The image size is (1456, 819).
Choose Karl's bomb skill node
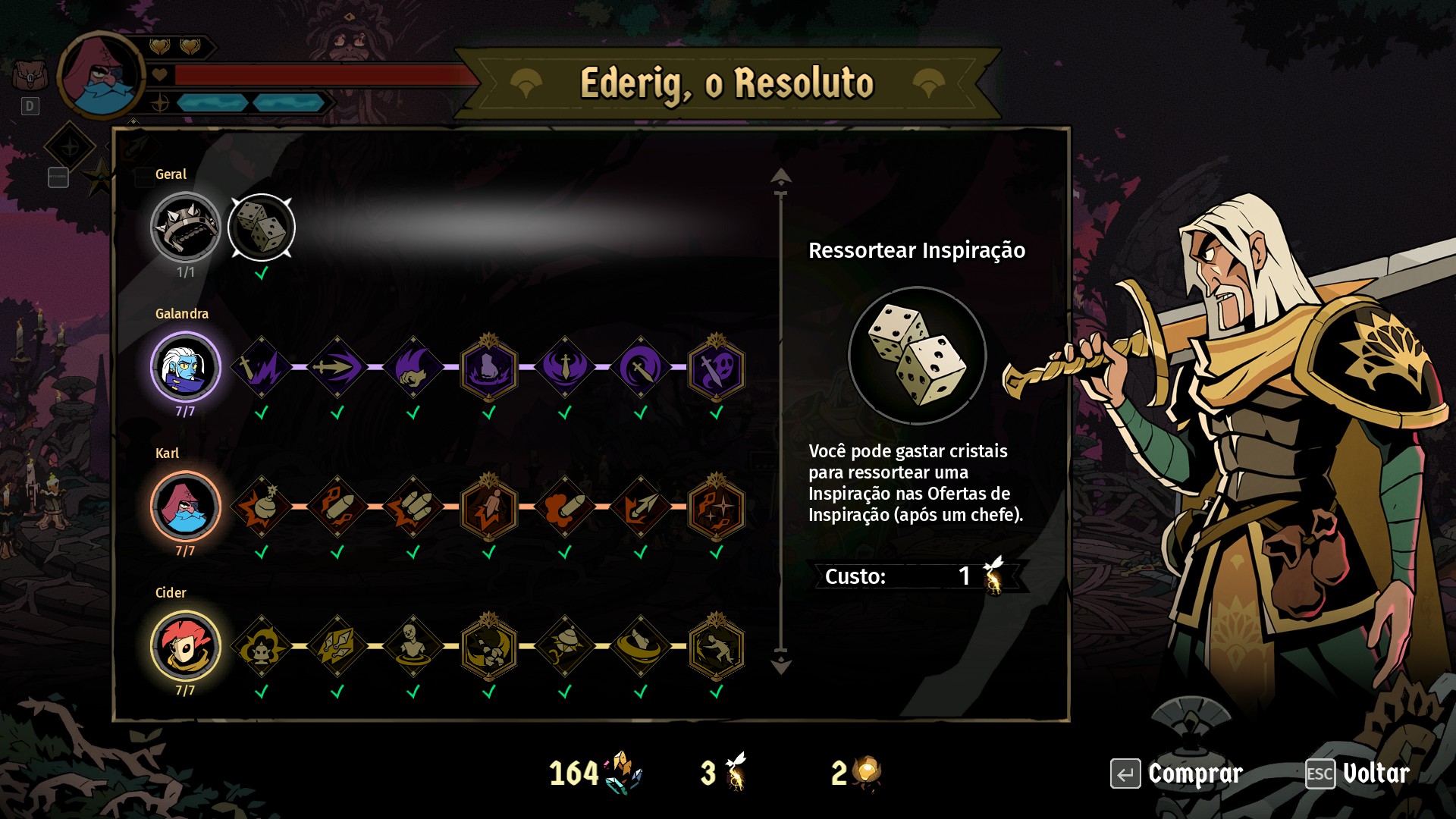262,507
